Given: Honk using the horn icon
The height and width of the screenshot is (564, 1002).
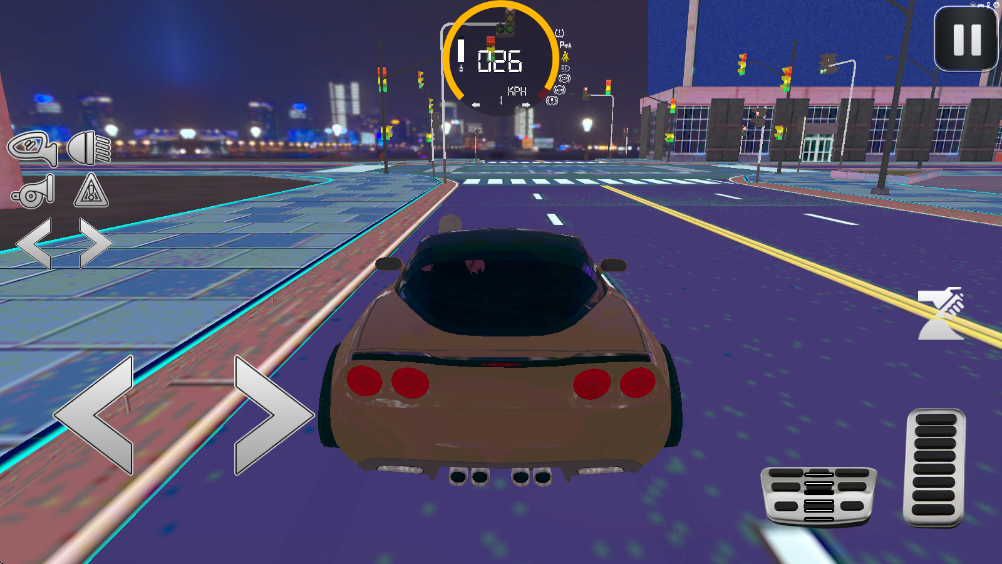Looking at the screenshot, I should 33,190.
